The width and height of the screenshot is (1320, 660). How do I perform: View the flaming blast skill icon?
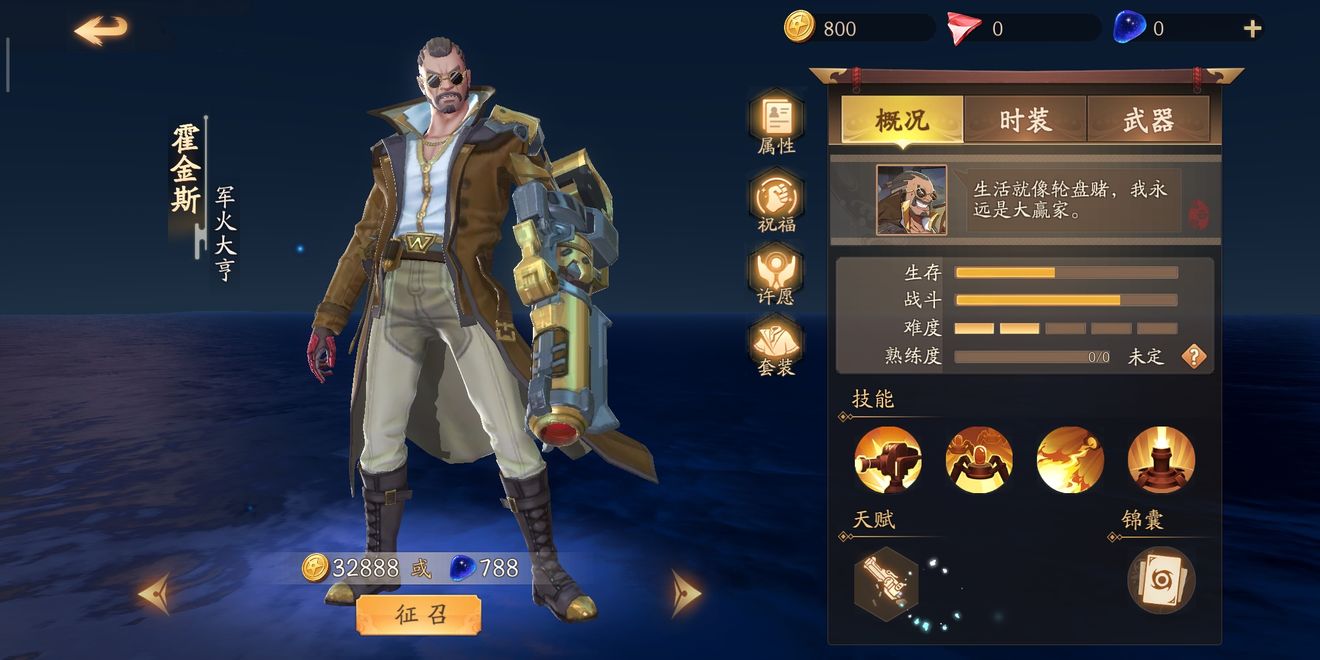[1070, 460]
